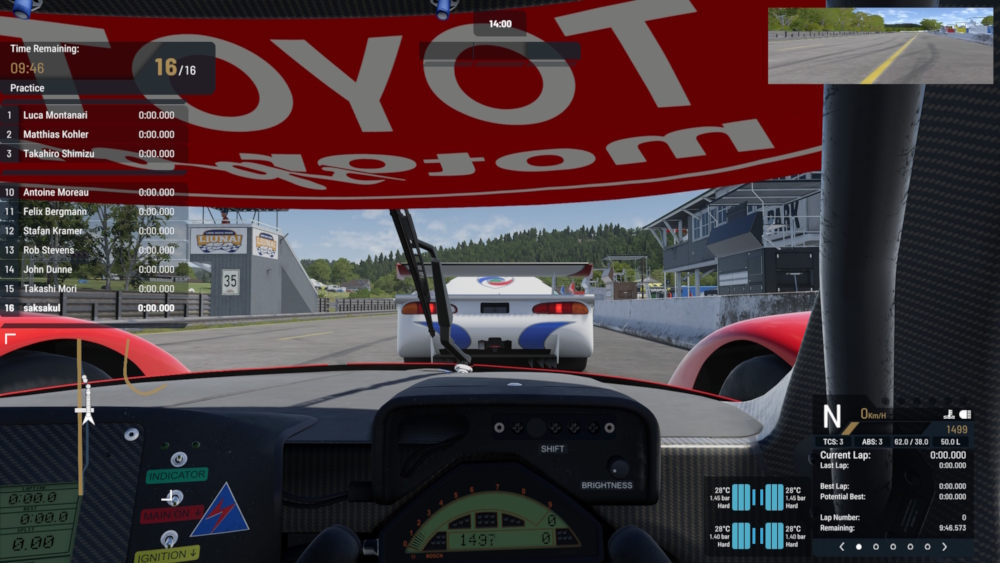
Task: Select Antoine Moreau's leaderboard entry
Action: 95,192
